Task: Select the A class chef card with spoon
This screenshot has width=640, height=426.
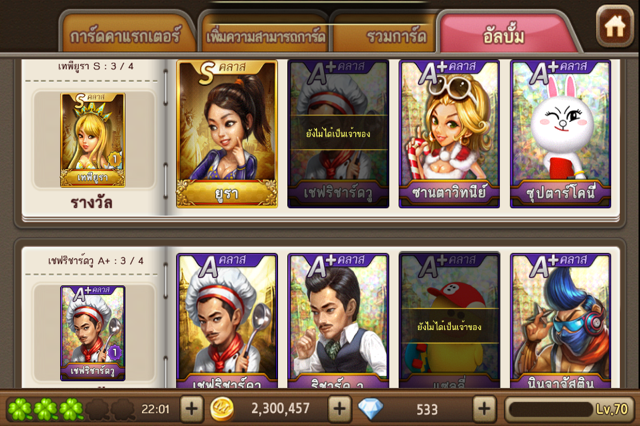Action: point(225,320)
